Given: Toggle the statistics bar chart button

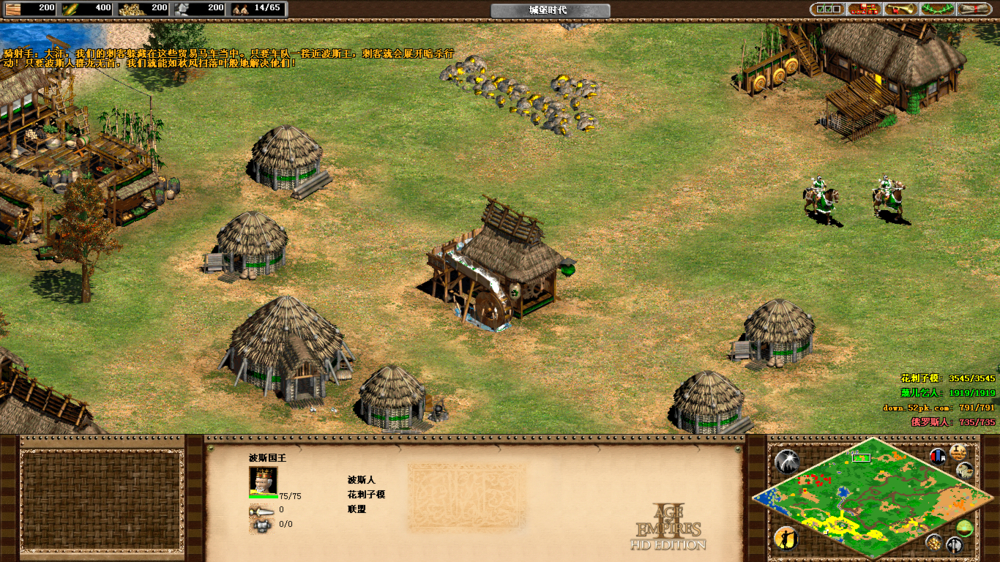Looking at the screenshot, I should coord(938,456).
